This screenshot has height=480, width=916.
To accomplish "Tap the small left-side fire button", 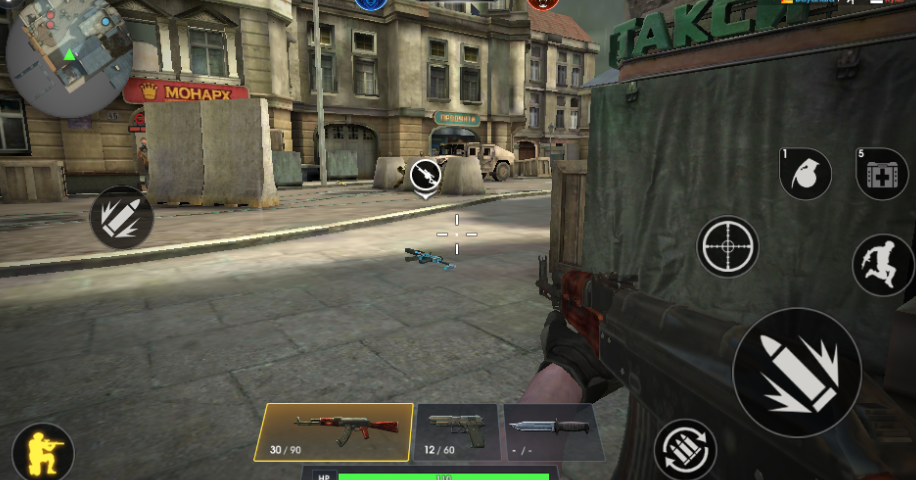I will pos(121,218).
